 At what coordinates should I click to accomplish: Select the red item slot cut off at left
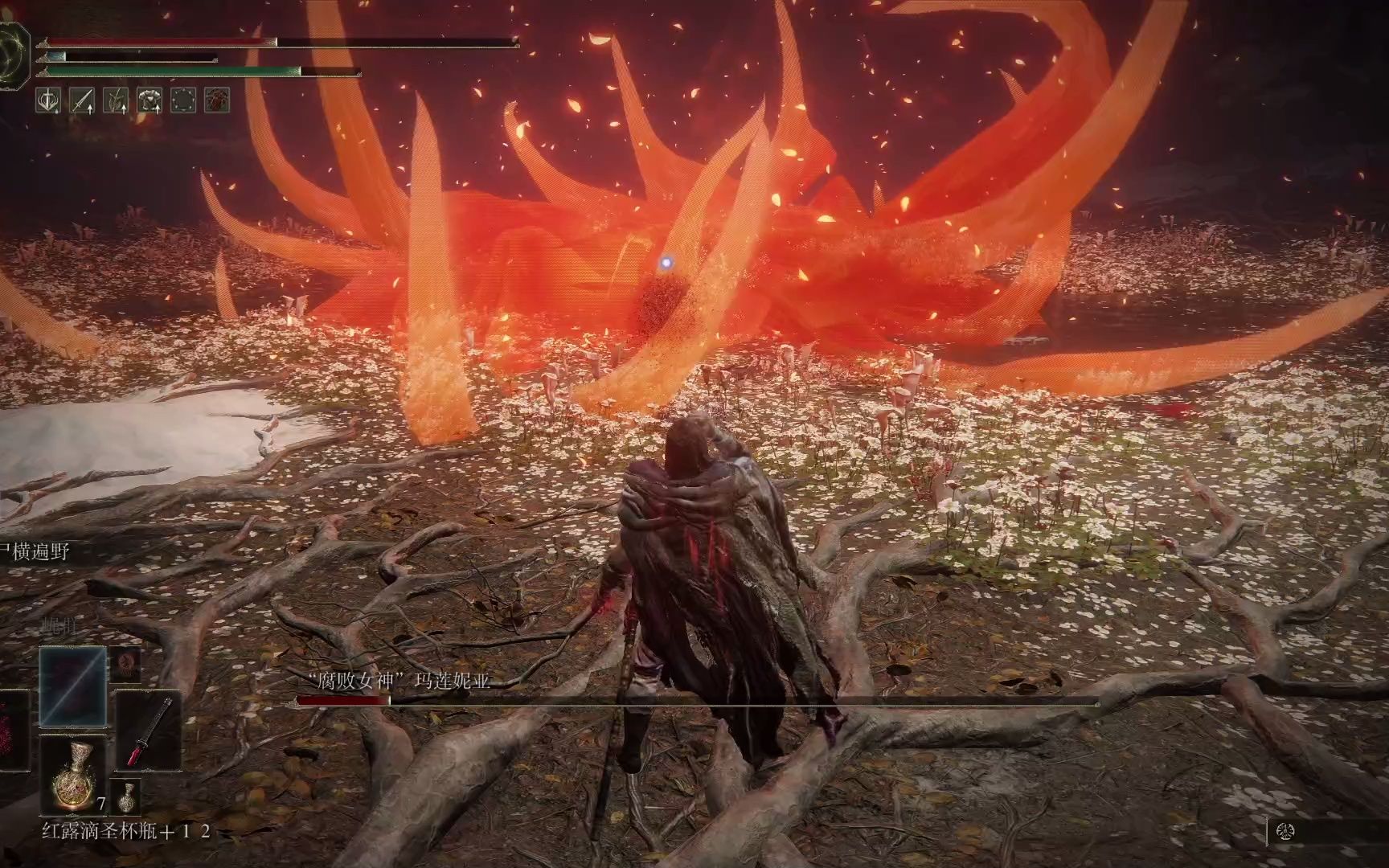(13, 731)
